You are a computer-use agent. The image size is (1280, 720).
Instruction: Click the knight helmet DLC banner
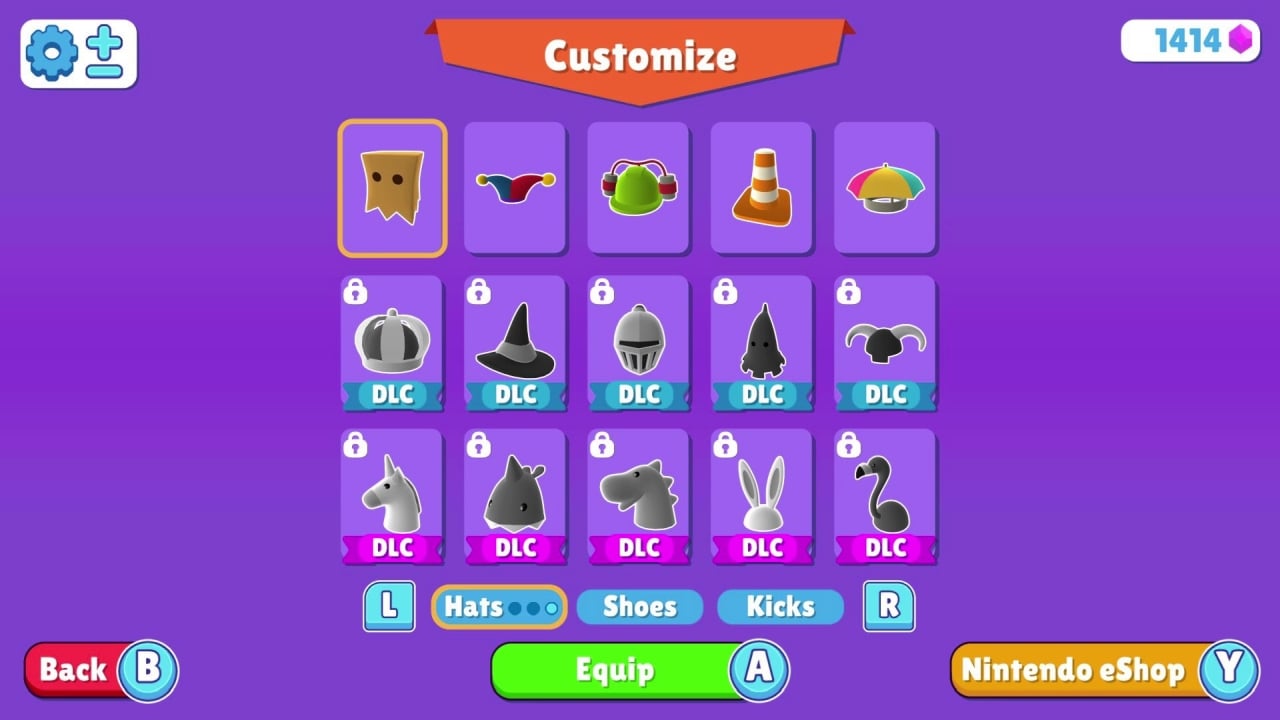[638, 394]
